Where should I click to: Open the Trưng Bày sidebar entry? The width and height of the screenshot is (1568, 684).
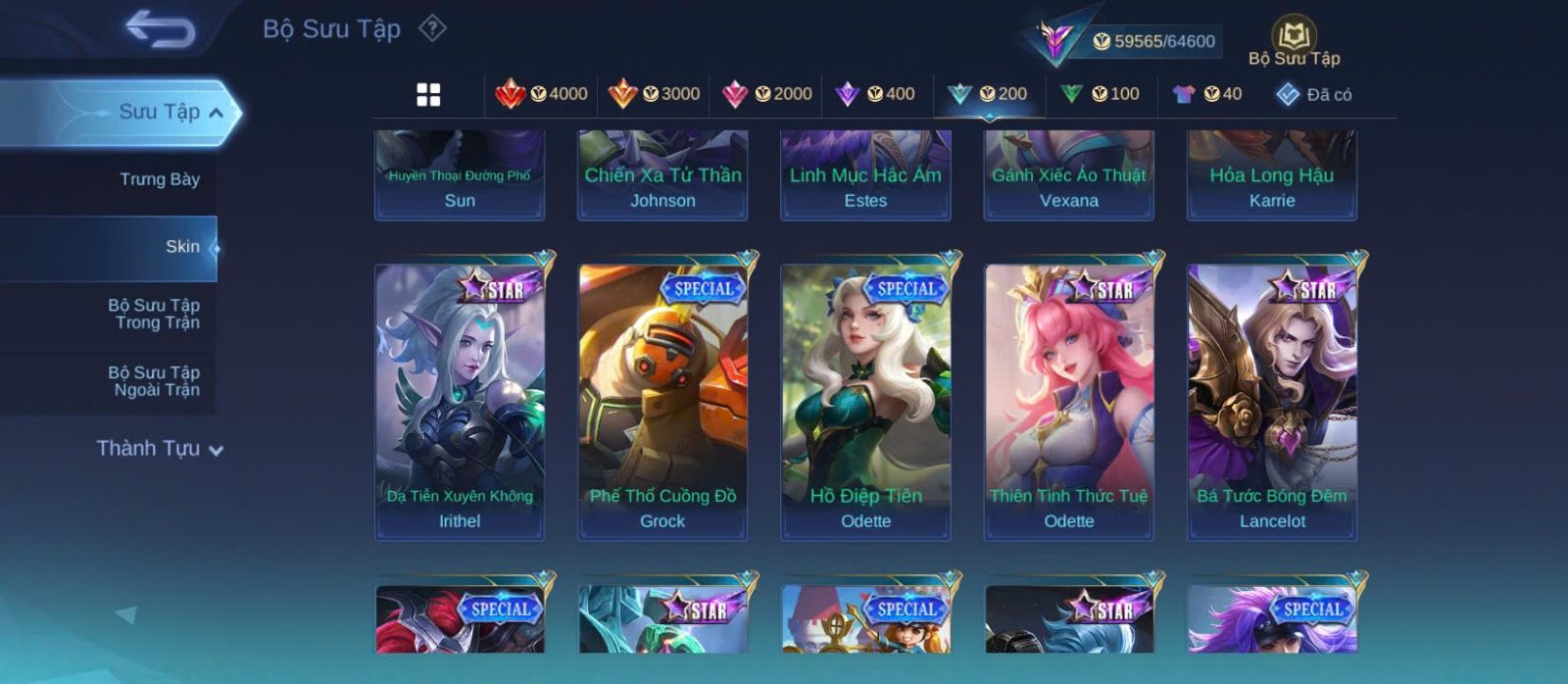click(159, 179)
